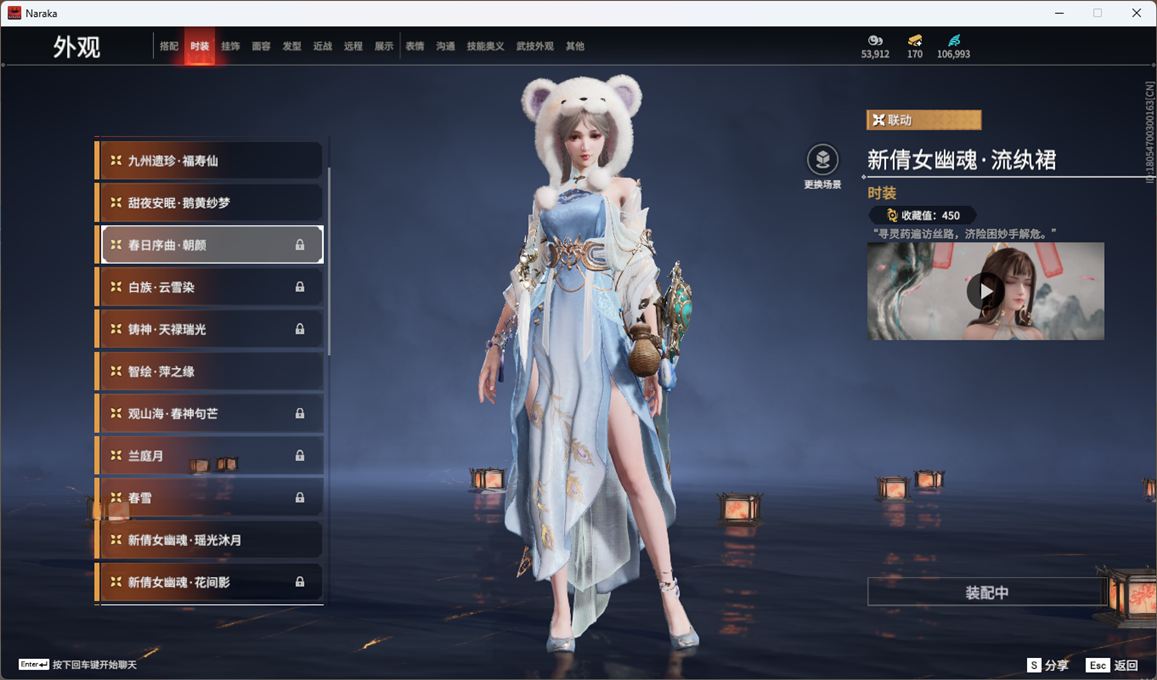This screenshot has height=680, width=1157.
Task: Pick the 白族·云雪染 outfit row
Action: (x=210, y=287)
